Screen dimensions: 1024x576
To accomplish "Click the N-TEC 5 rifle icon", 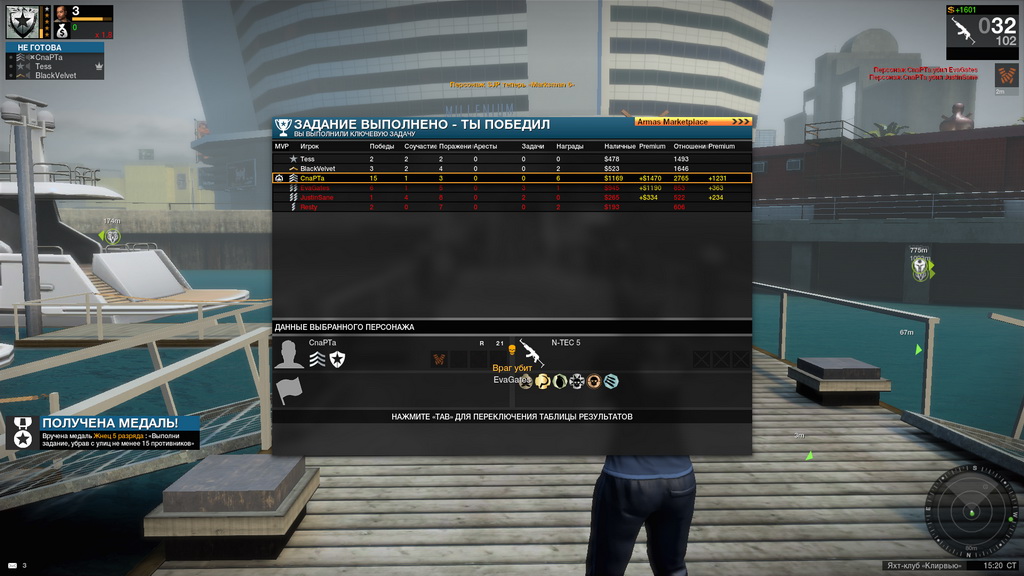I will pyautogui.click(x=530, y=352).
